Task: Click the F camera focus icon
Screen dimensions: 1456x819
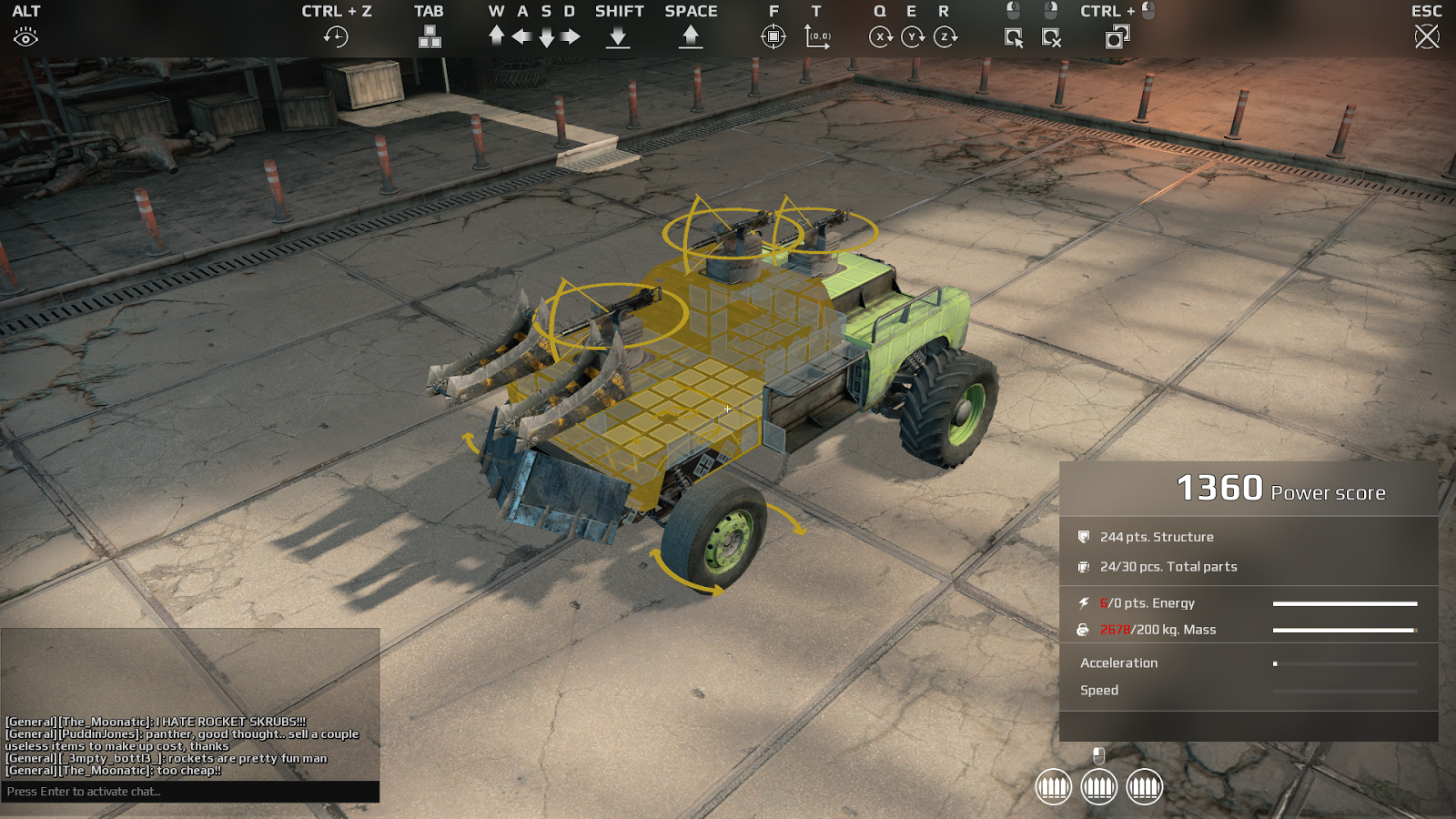Action: 773,36
